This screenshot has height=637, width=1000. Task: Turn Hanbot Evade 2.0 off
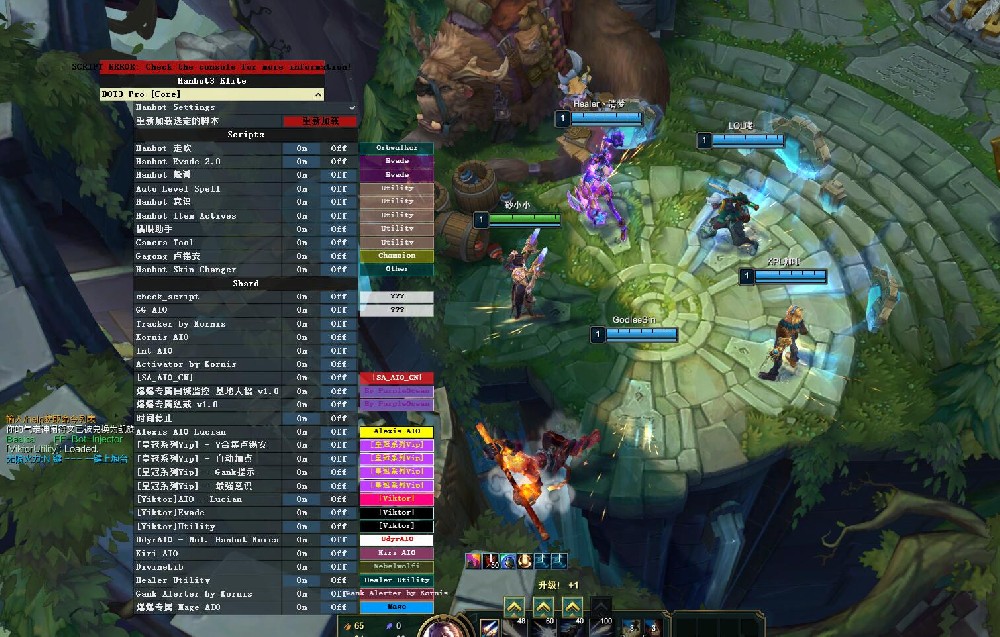tap(339, 161)
